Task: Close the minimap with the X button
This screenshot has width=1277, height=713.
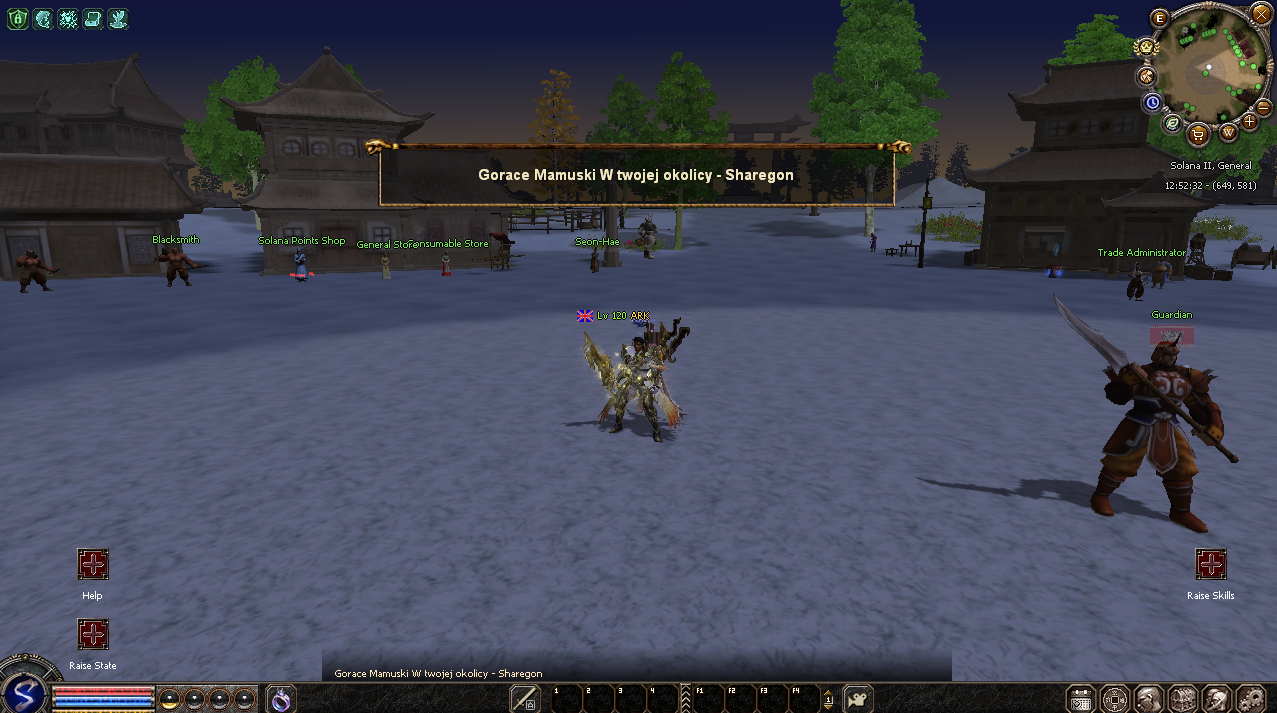Action: (x=1260, y=15)
